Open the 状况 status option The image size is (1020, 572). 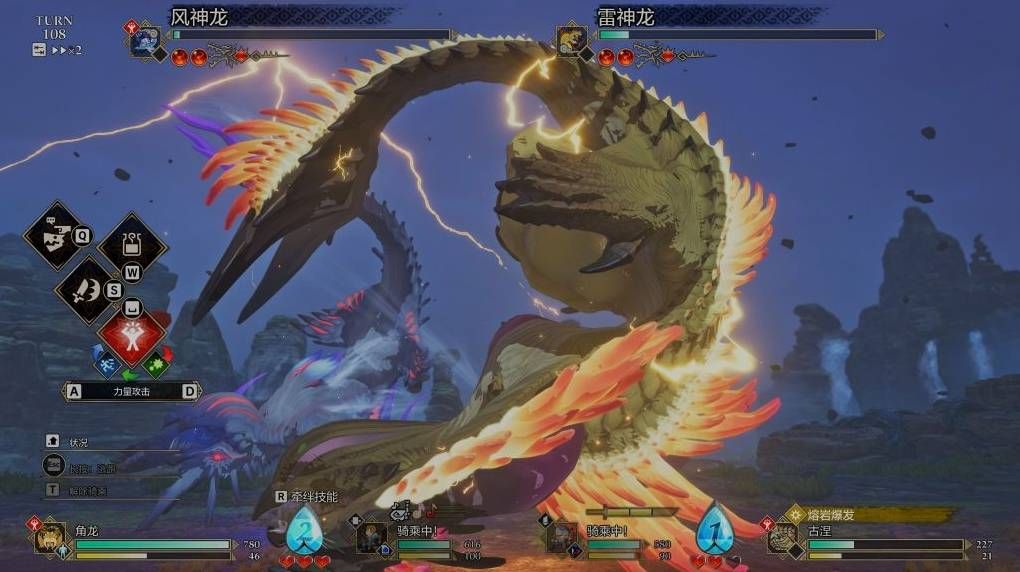point(79,441)
